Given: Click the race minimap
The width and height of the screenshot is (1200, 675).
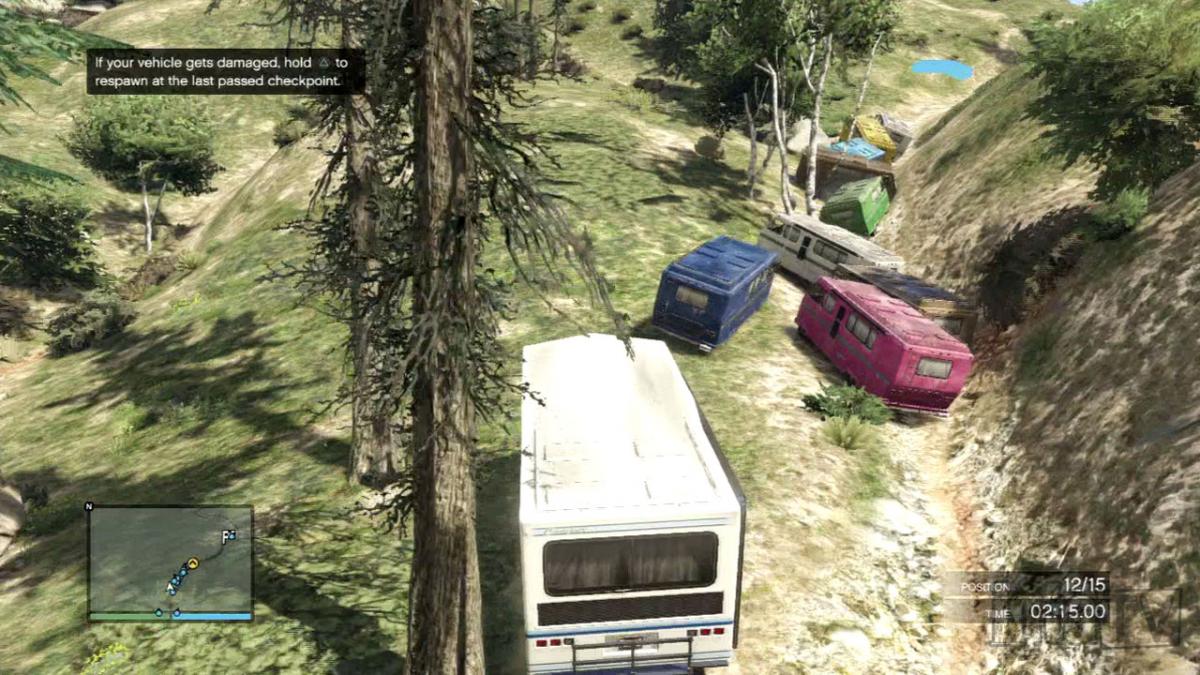Looking at the screenshot, I should 170,562.
